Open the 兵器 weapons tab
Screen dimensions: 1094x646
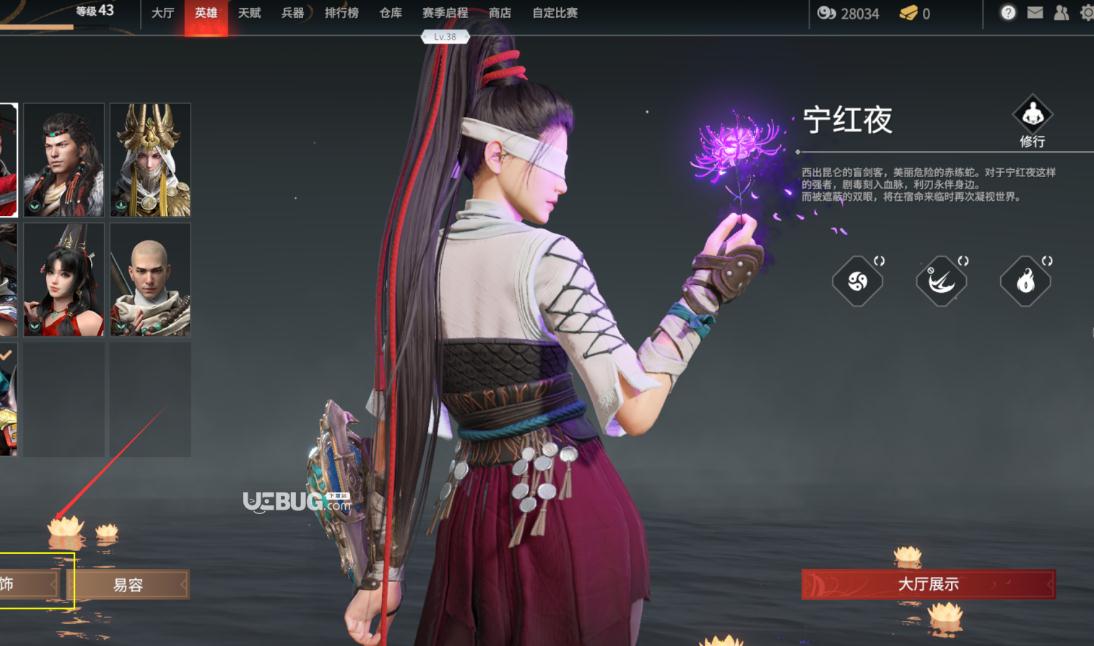click(292, 13)
